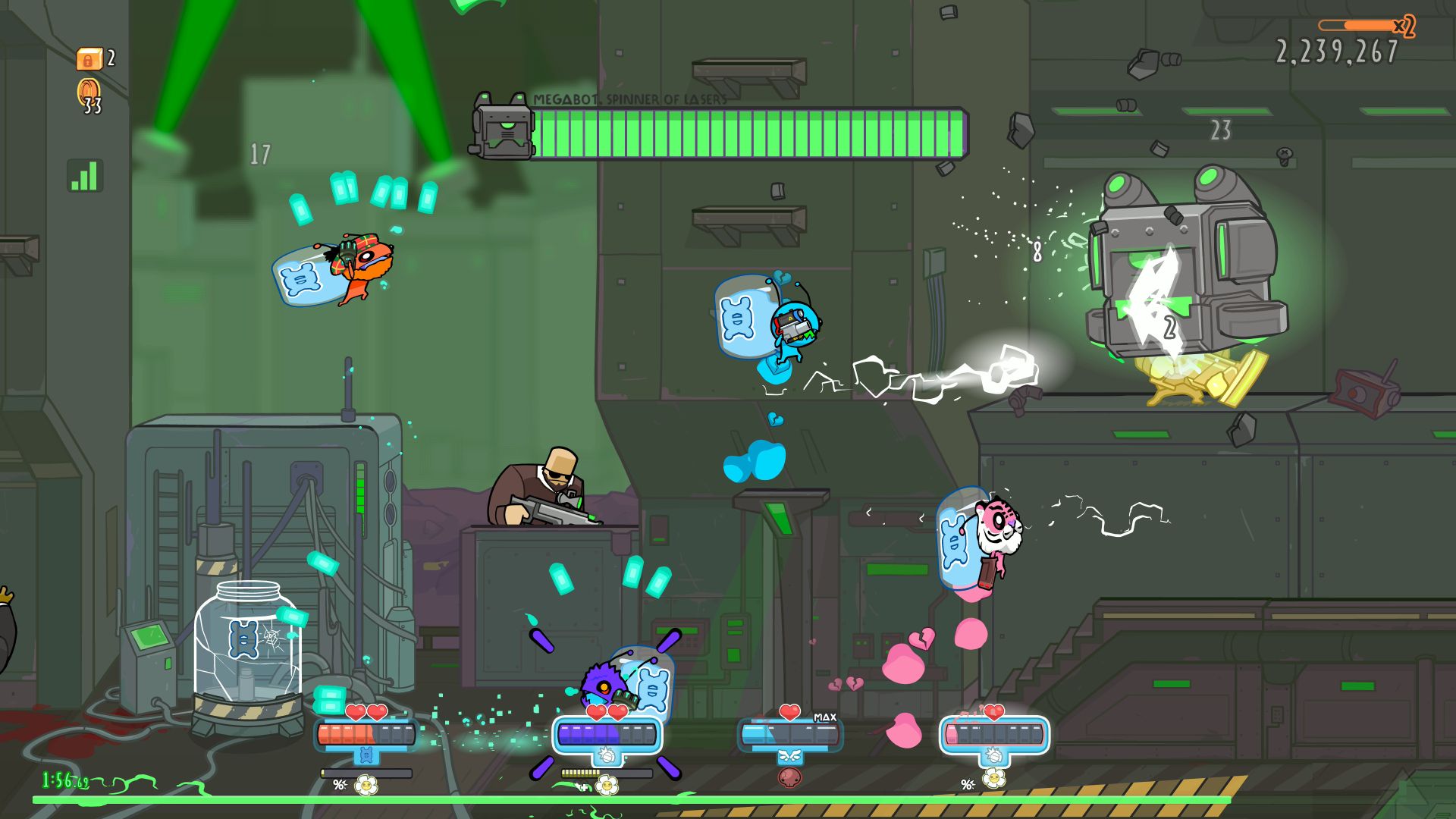The height and width of the screenshot is (819, 1456).
Task: Select the pink player's ability icon
Action: pyautogui.click(x=993, y=755)
